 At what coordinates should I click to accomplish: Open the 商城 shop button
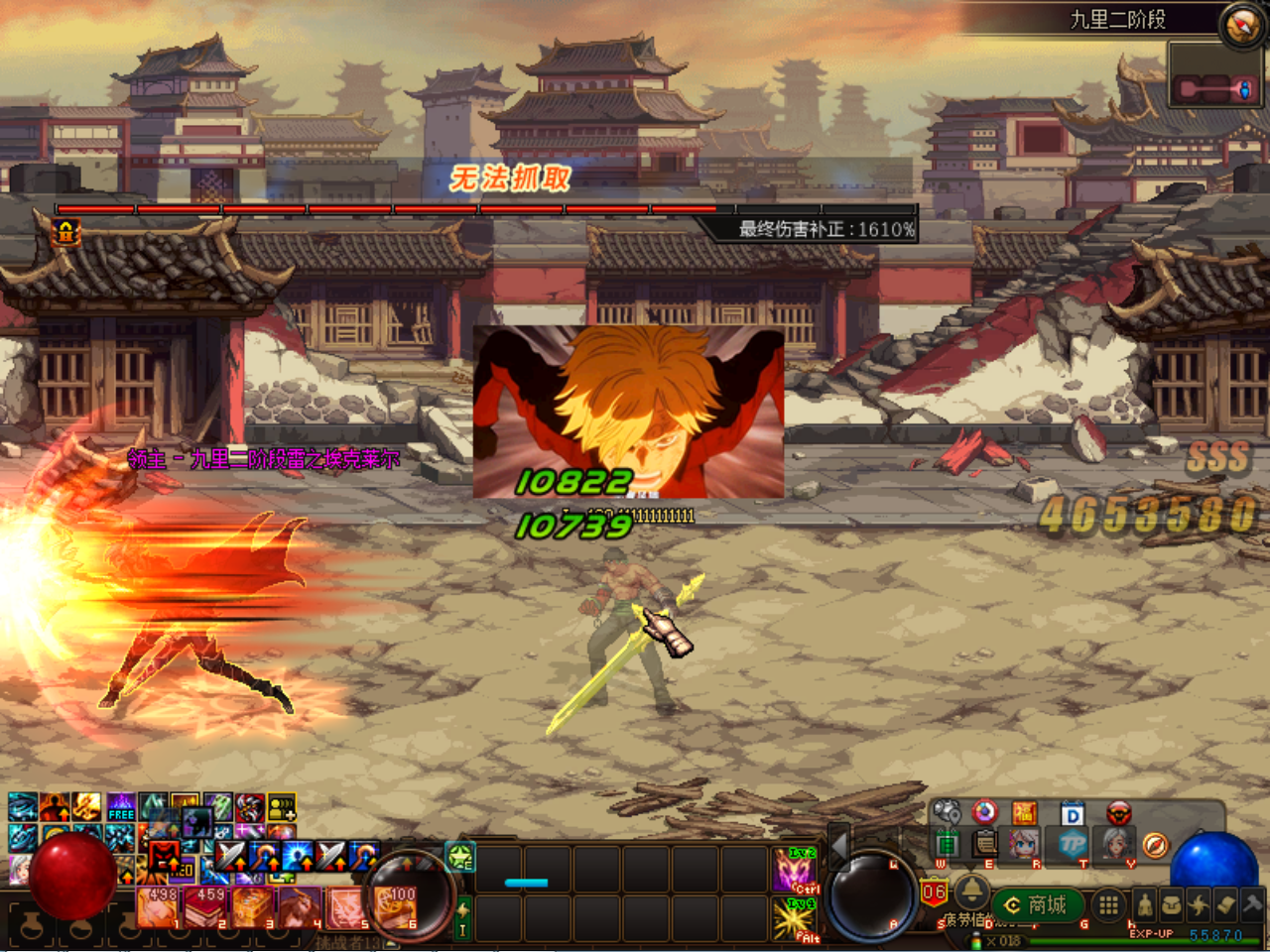[1037, 904]
